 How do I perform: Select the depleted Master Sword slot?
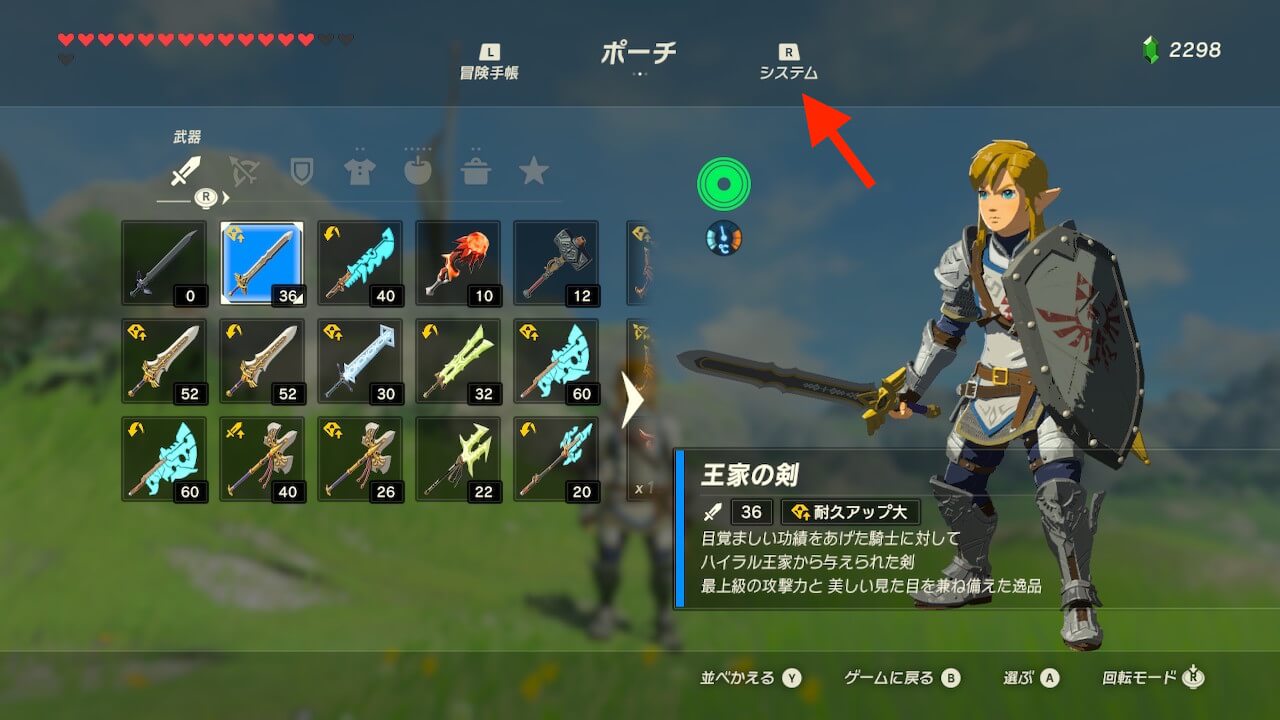pos(164,263)
